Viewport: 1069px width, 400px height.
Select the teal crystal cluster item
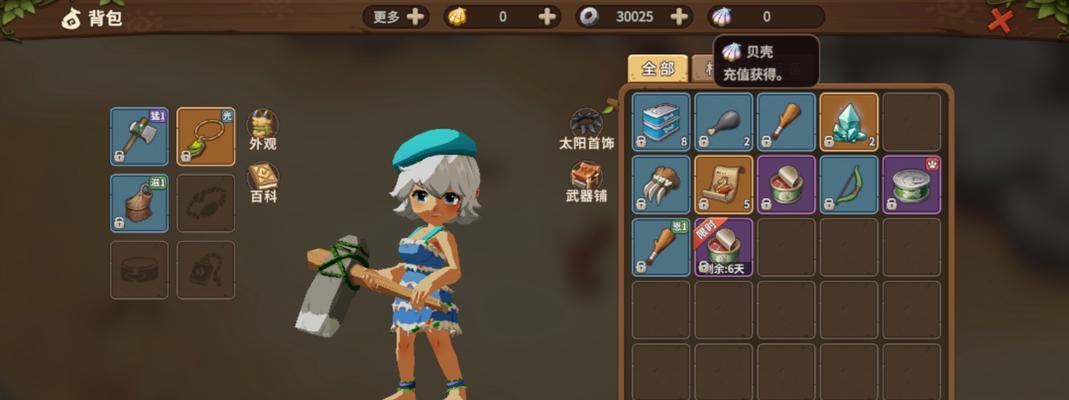coord(849,121)
